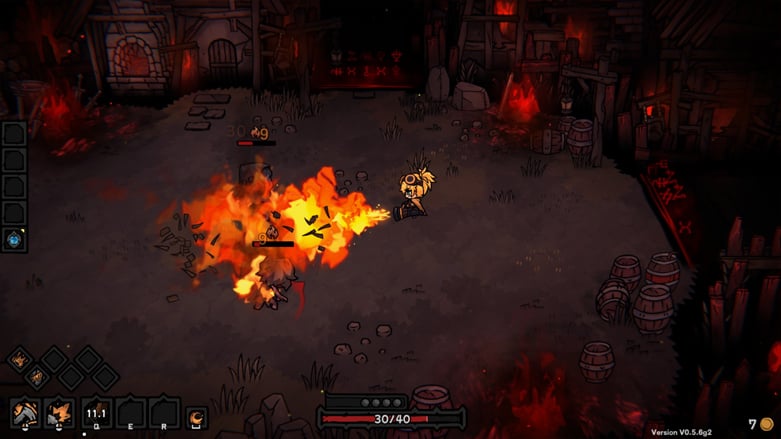Use the right-mouse fire attack skill icon
This screenshot has width=781, height=439.
(60, 411)
